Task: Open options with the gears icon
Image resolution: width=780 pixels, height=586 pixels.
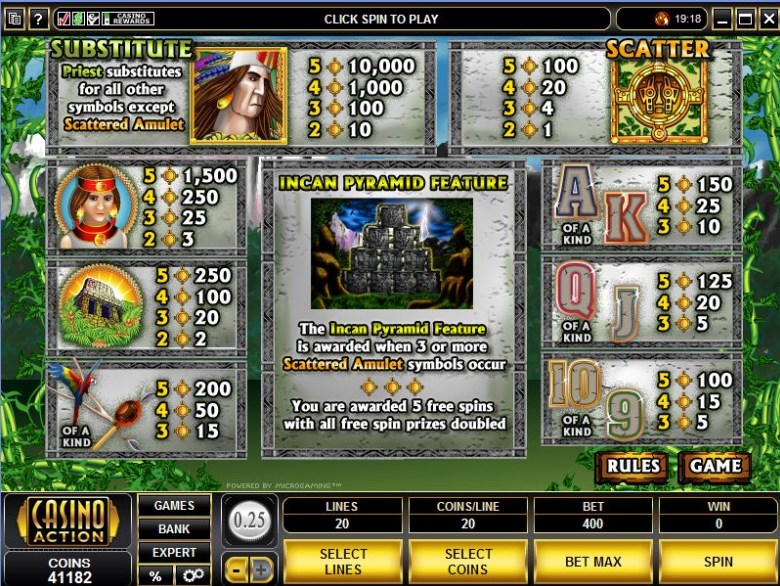Action: coord(192,575)
